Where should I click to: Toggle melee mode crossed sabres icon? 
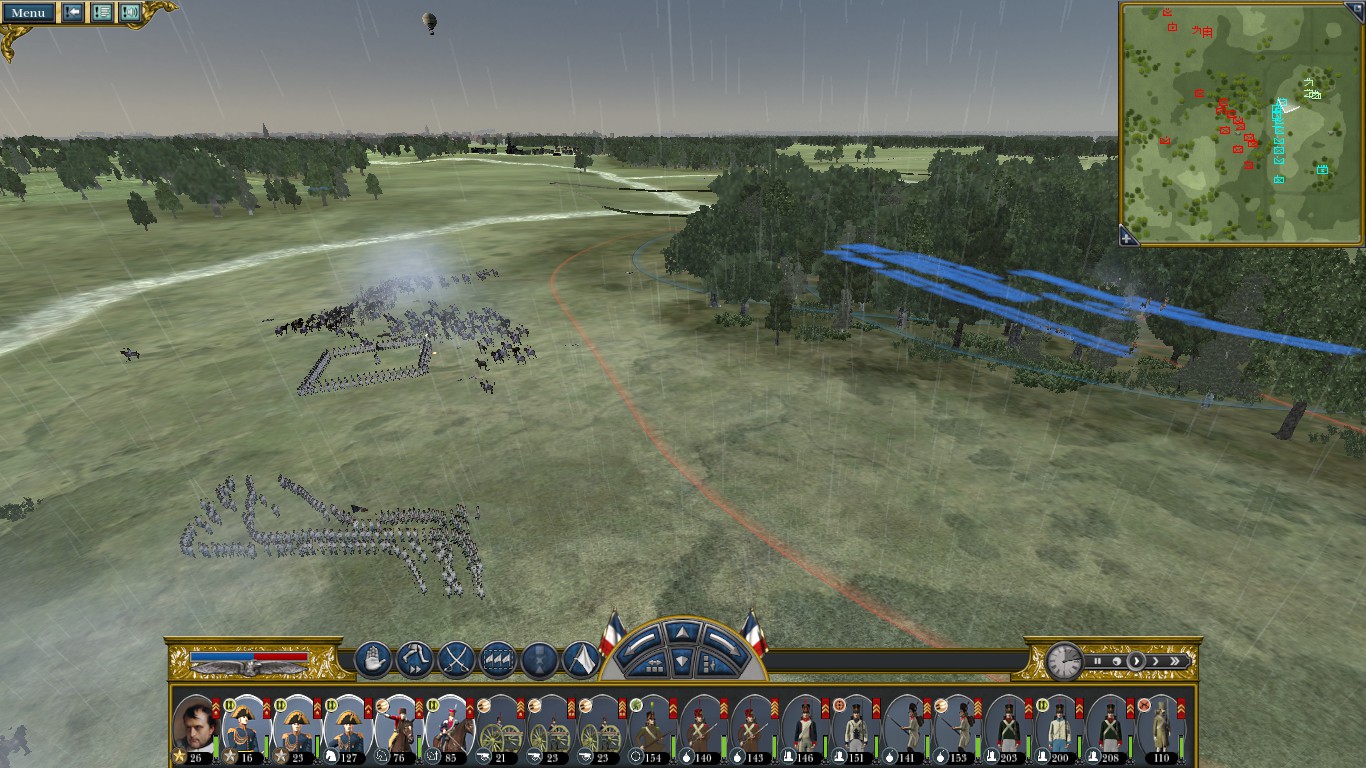point(456,660)
